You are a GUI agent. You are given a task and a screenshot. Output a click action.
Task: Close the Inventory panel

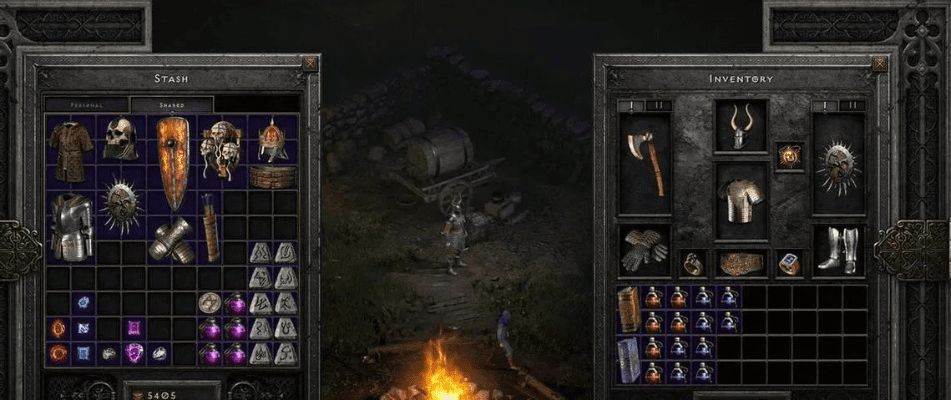[879, 64]
